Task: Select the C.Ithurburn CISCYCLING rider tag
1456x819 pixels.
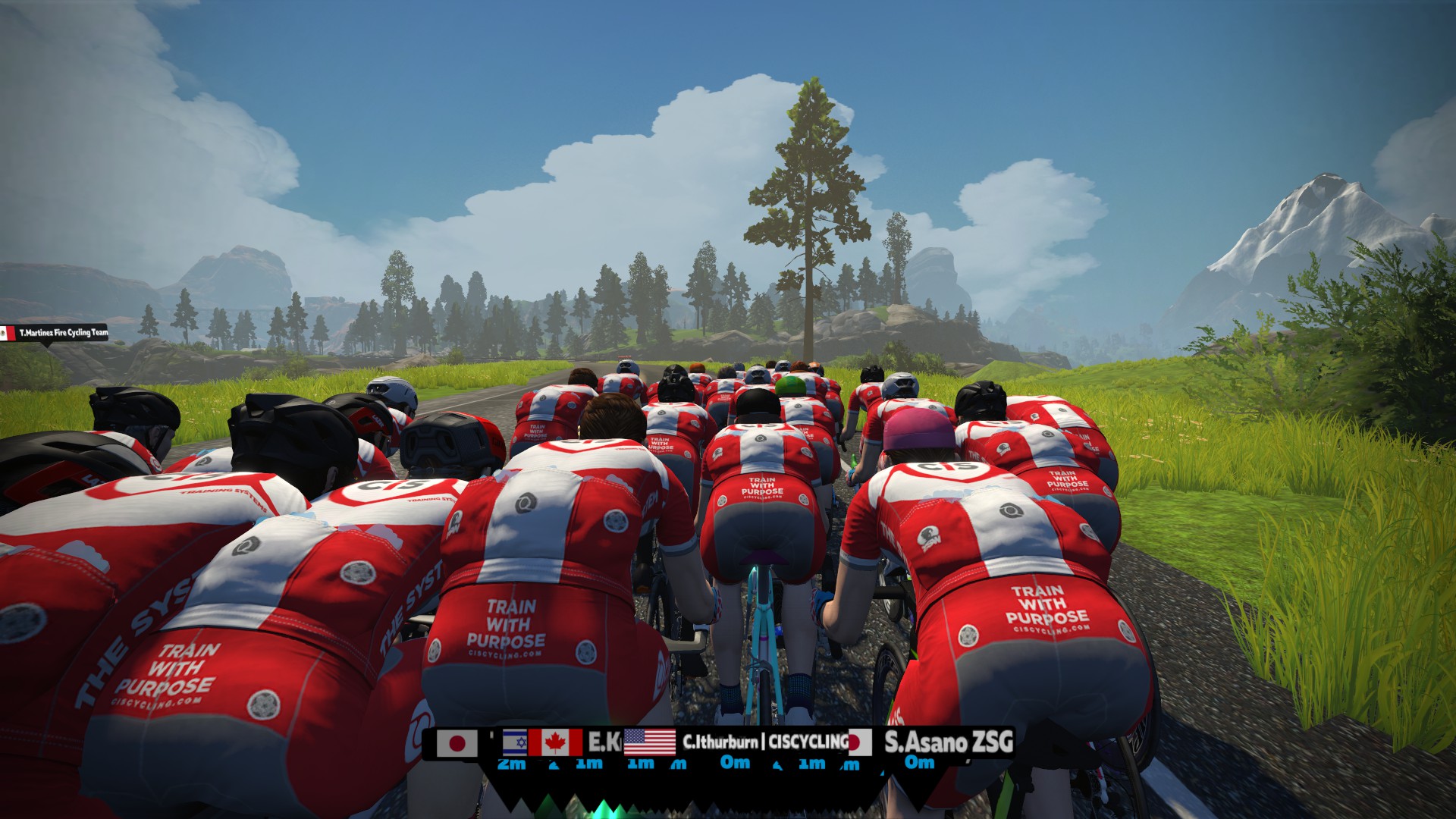Action: pyautogui.click(x=764, y=742)
